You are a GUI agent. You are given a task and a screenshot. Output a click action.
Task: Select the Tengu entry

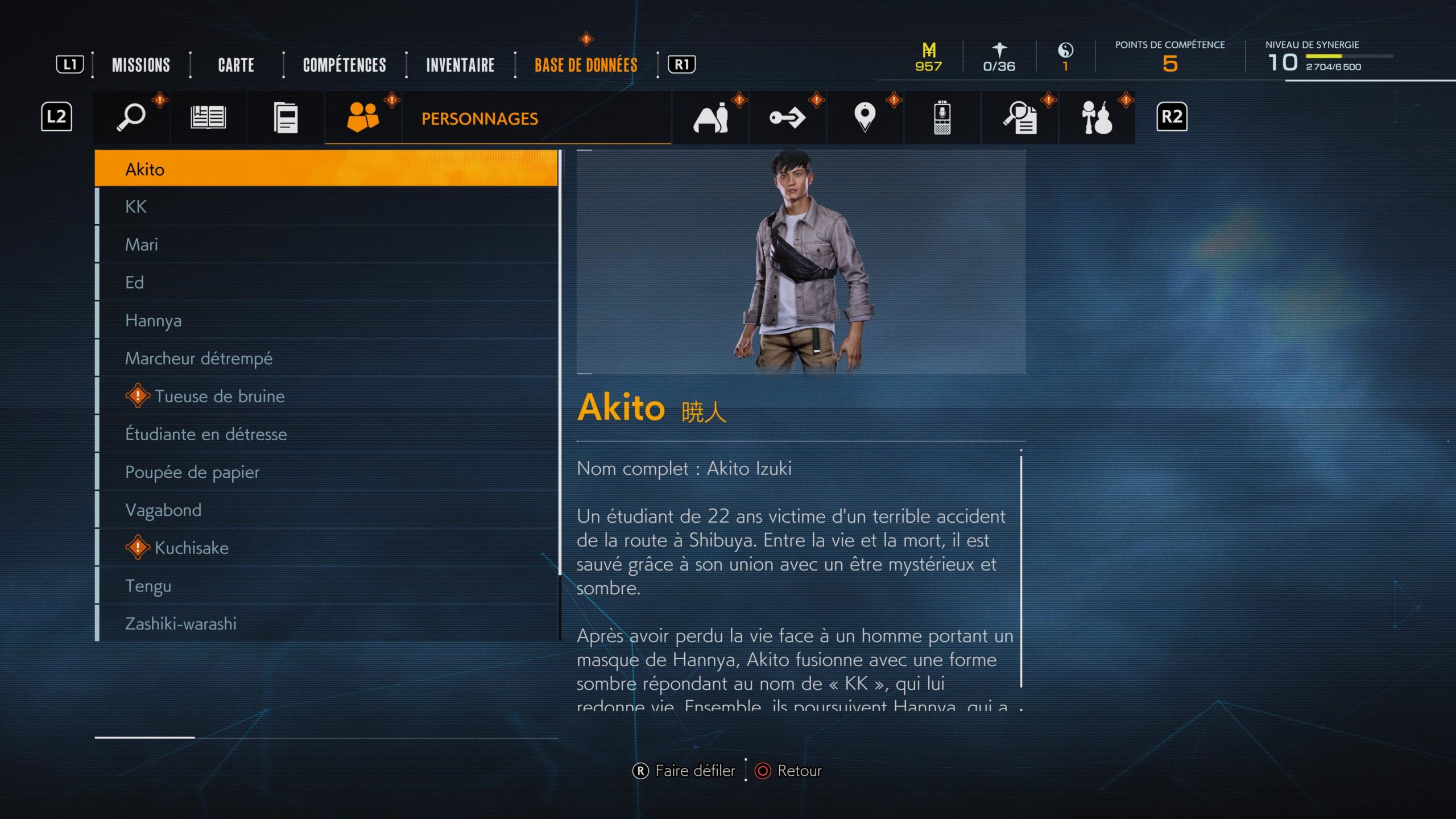click(327, 586)
